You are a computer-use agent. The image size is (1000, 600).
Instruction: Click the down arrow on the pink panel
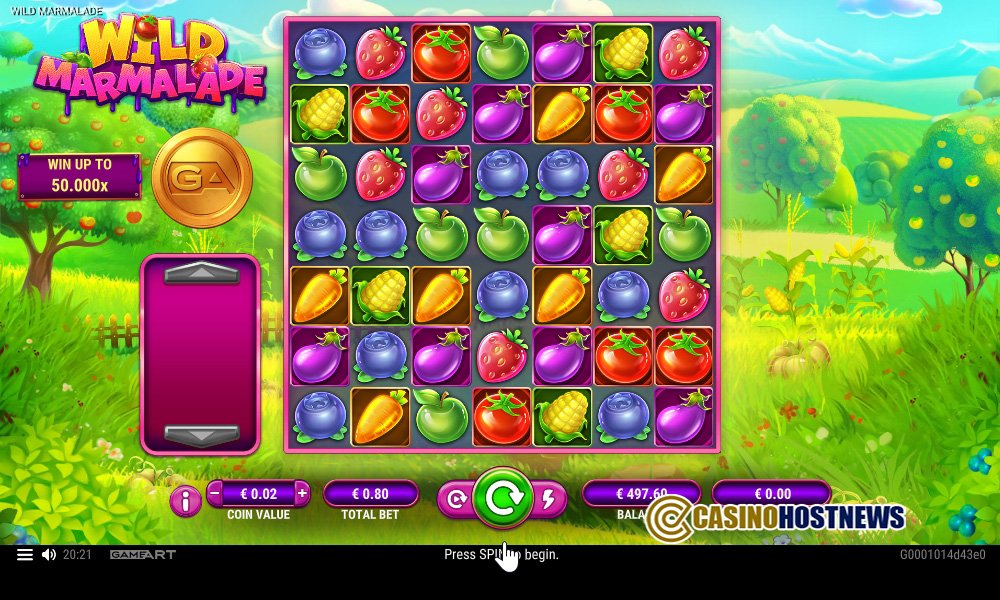(201, 435)
